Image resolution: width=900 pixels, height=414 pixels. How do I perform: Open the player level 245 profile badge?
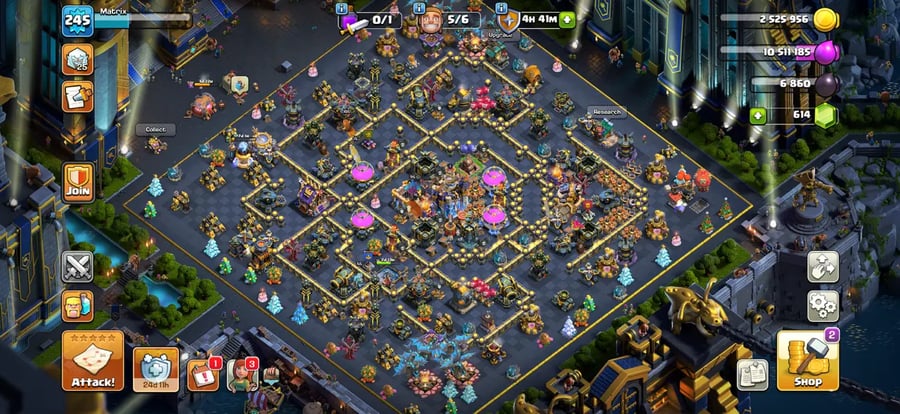[77, 21]
